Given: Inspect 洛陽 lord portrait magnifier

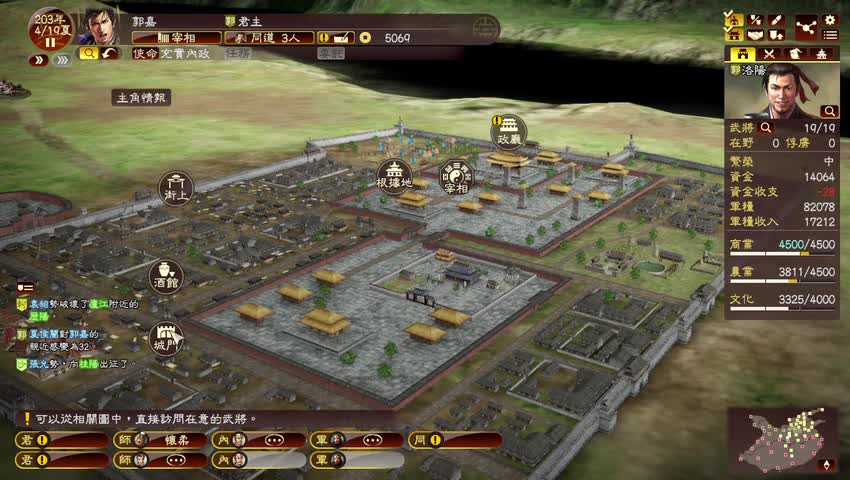Looking at the screenshot, I should [x=828, y=111].
